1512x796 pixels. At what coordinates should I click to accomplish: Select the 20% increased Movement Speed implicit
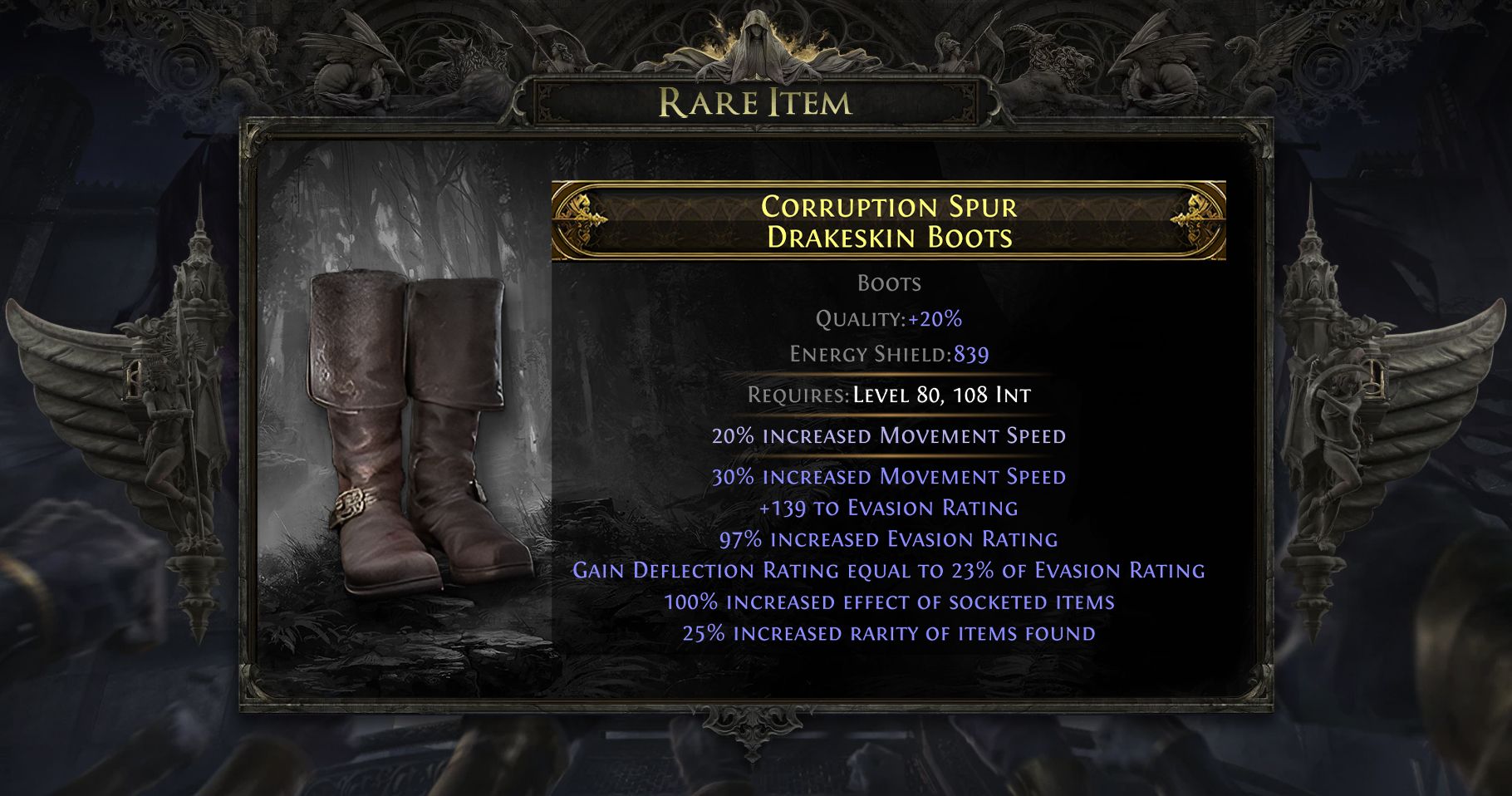(x=889, y=435)
